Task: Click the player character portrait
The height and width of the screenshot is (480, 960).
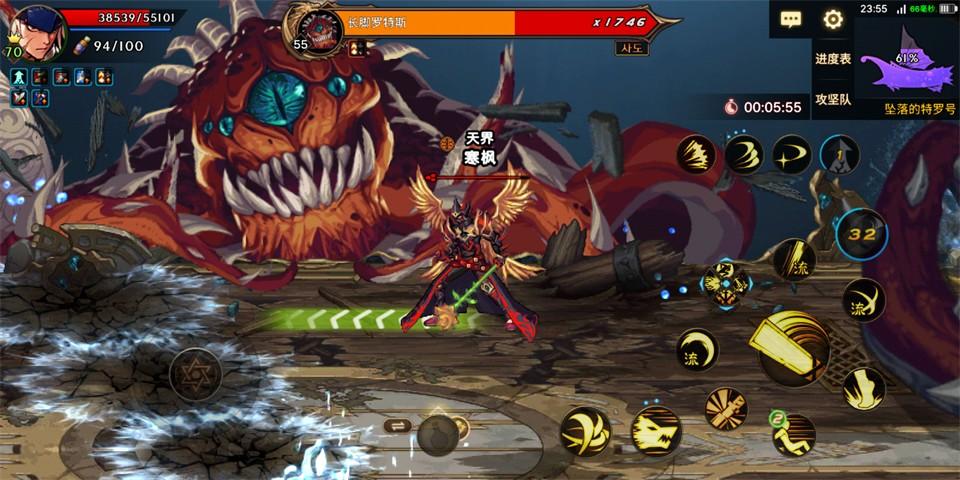Action: [x=38, y=28]
